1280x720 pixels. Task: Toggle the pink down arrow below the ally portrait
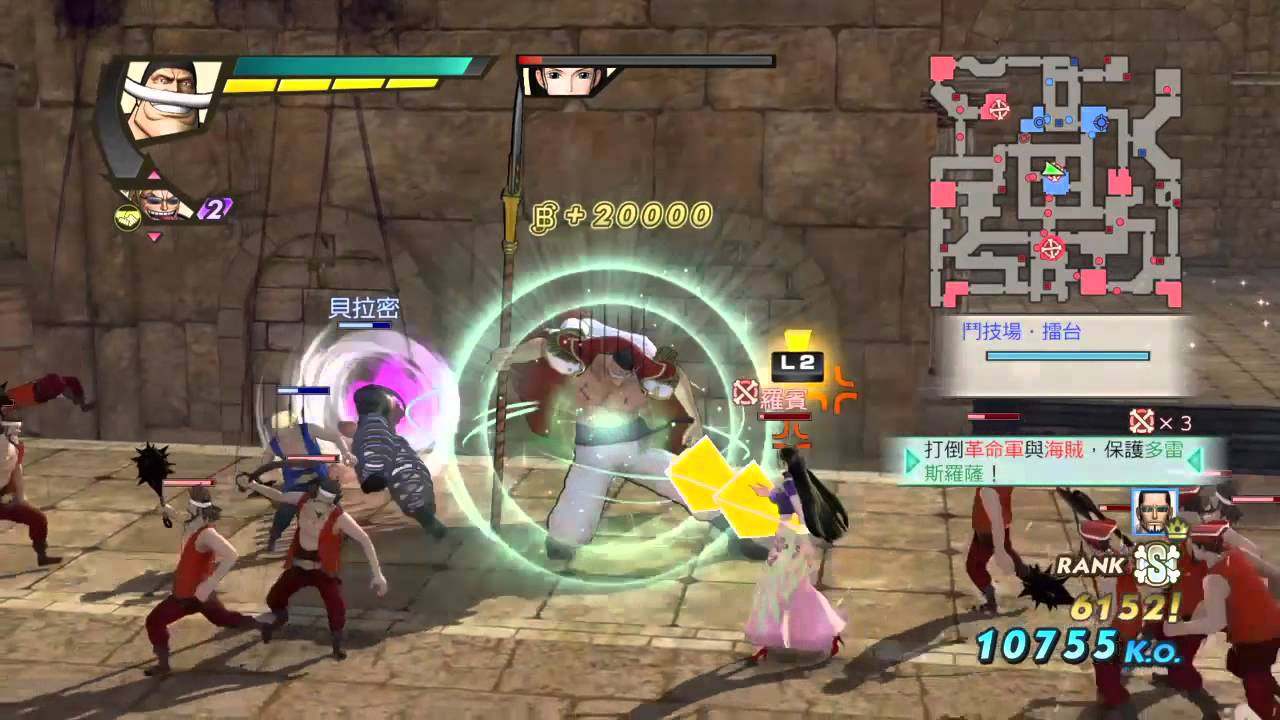coord(153,237)
